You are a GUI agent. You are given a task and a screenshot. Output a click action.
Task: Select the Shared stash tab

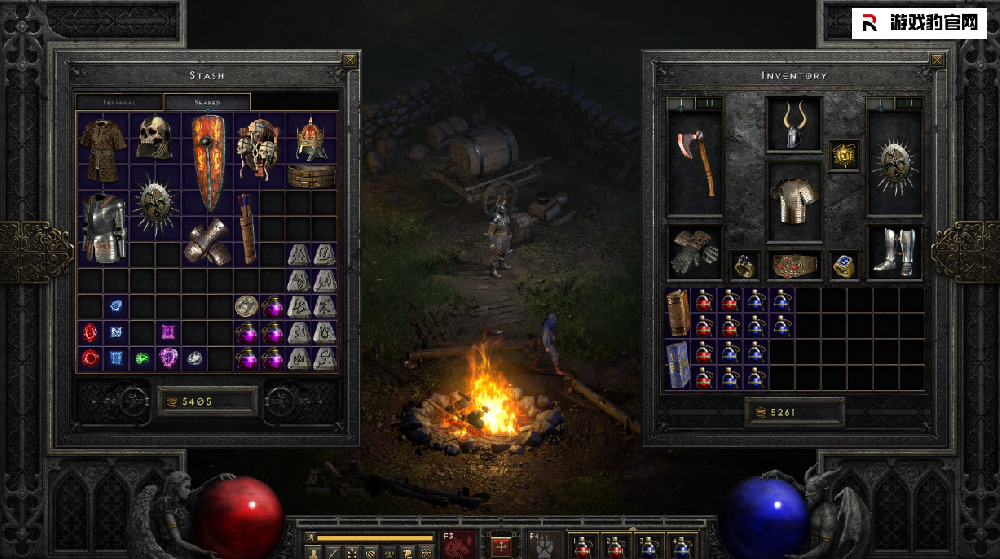pyautogui.click(x=207, y=102)
